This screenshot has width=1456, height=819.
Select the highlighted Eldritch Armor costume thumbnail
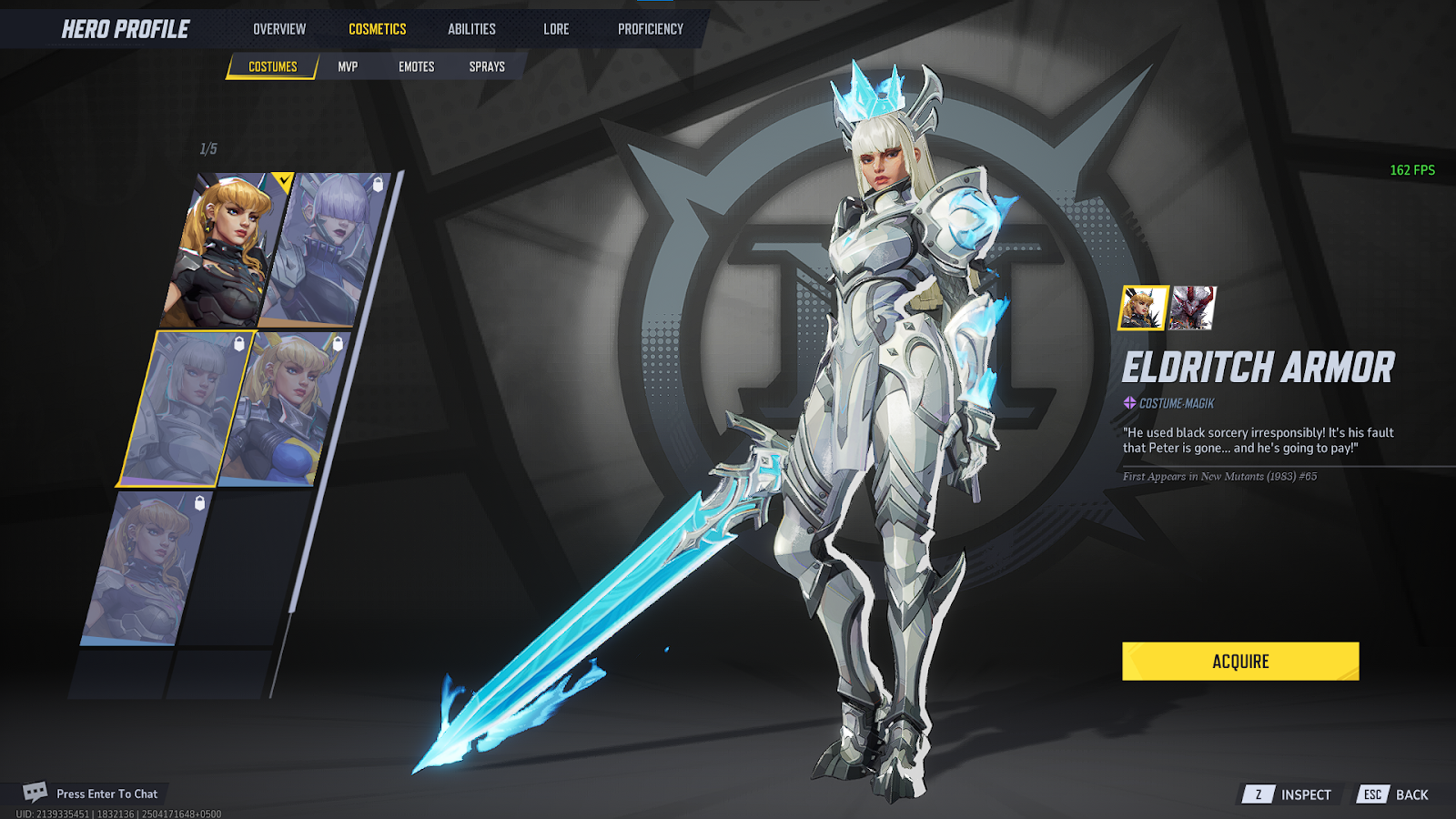(185, 409)
